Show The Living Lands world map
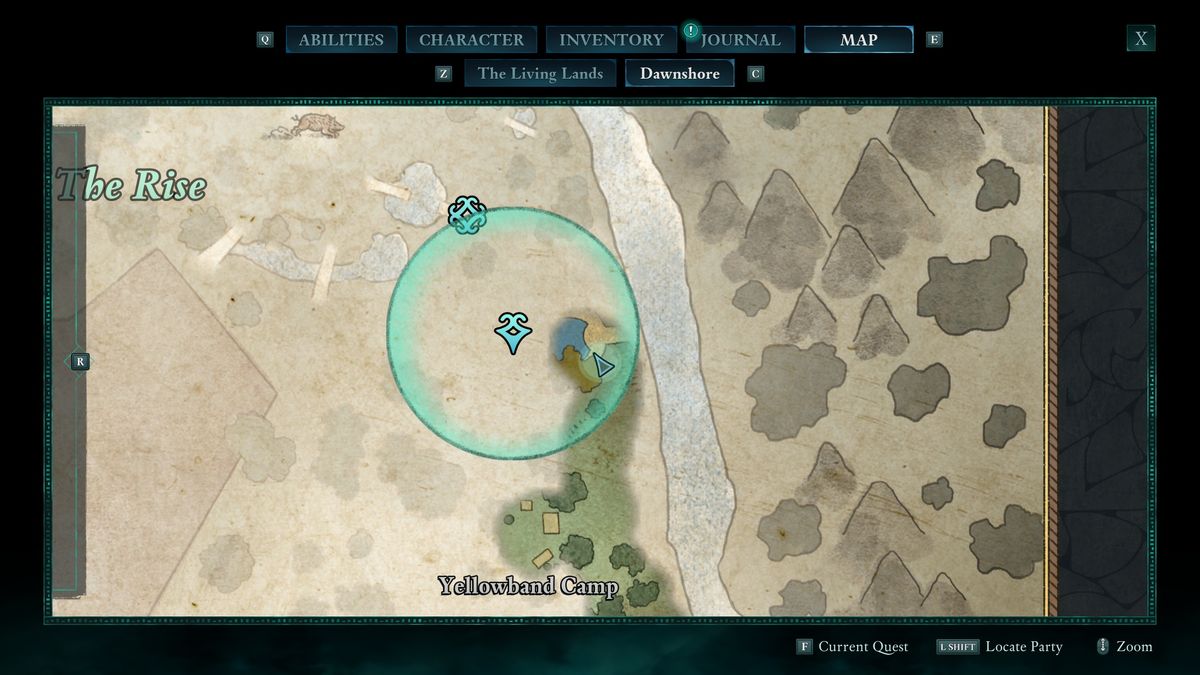1200x675 pixels. (540, 73)
